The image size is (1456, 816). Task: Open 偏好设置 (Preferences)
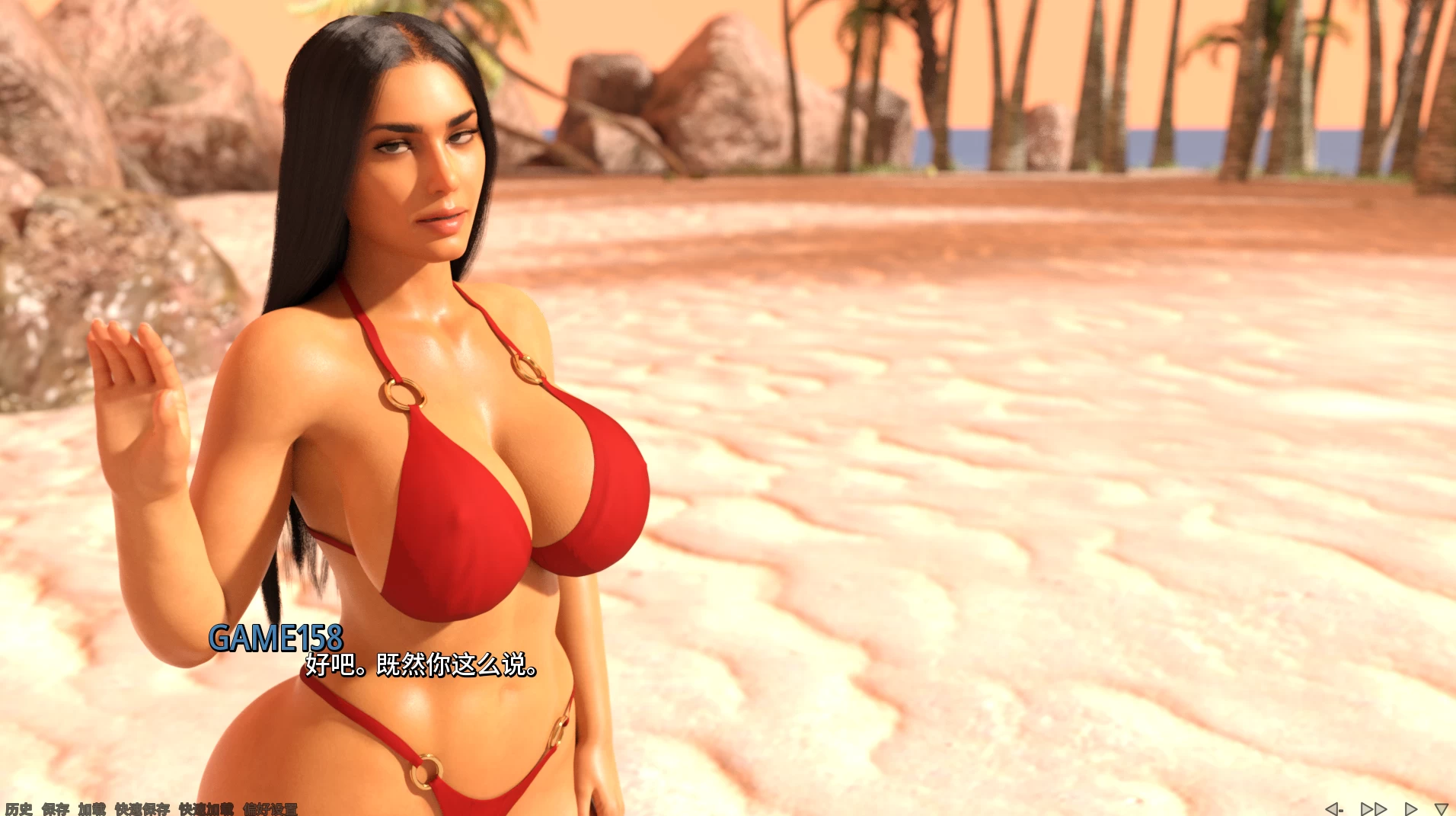coord(270,808)
